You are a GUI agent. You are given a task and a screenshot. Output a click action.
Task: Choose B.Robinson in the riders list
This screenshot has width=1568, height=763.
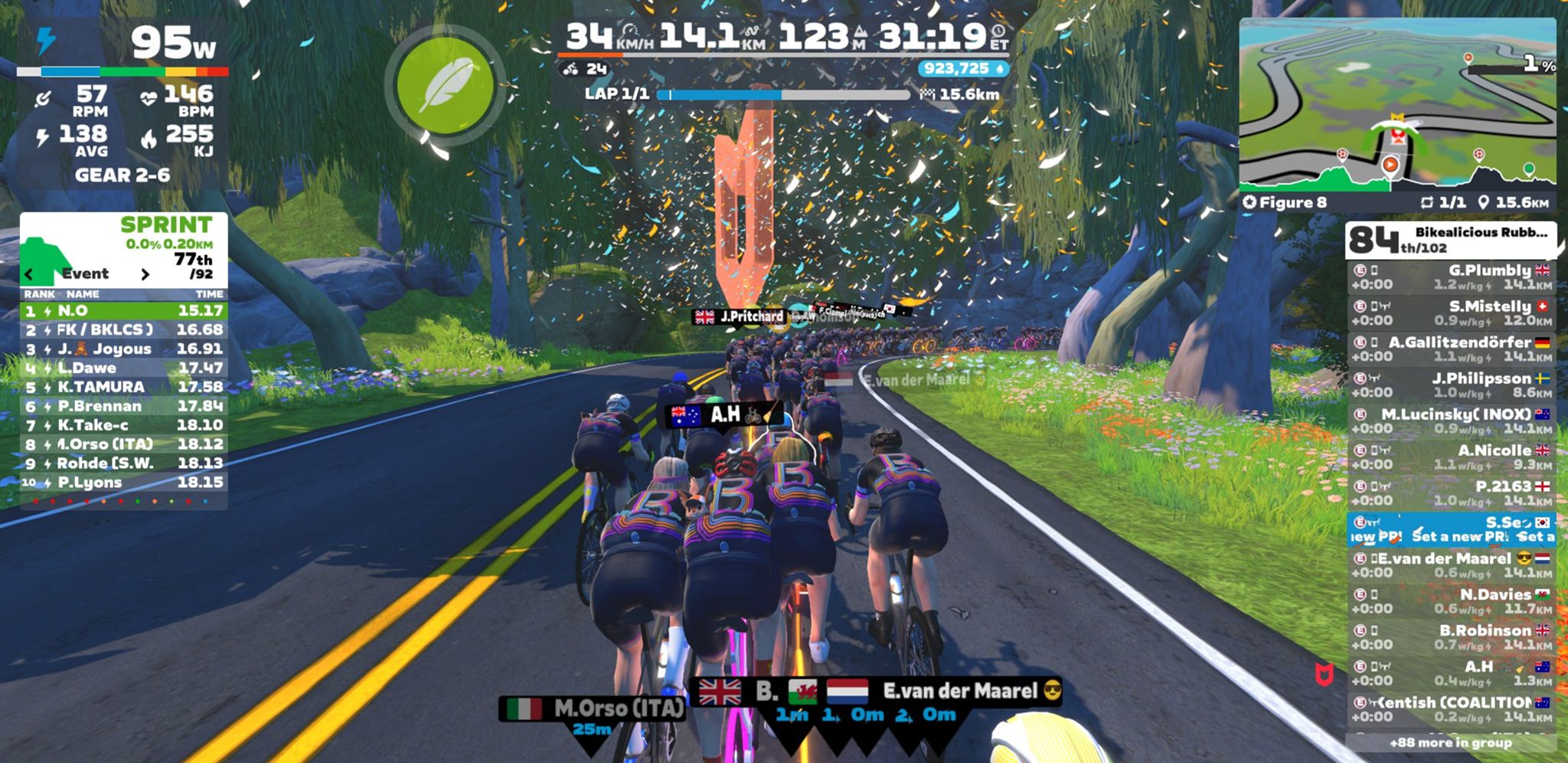[x=1451, y=637]
